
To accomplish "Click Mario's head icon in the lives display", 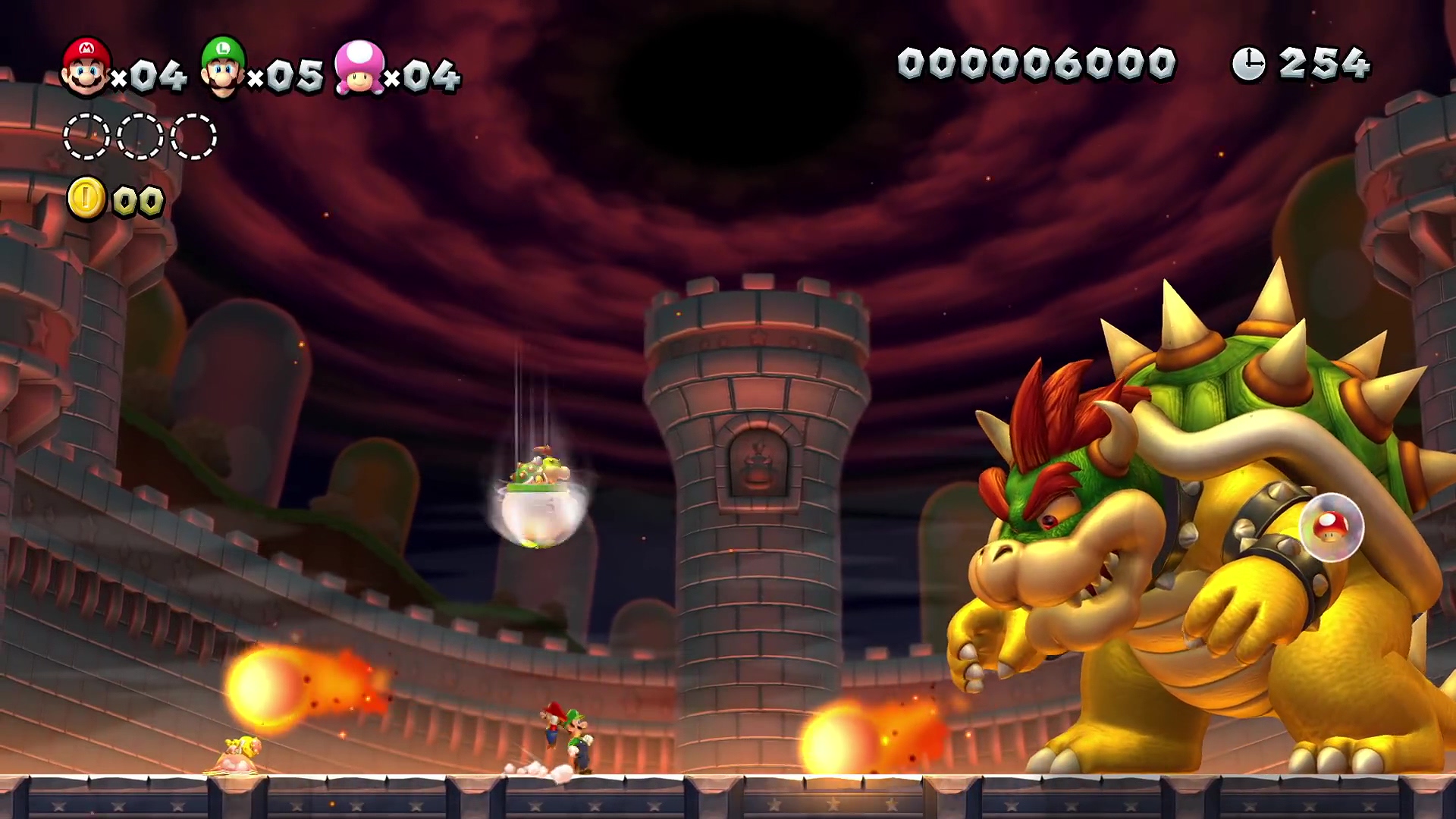I will pyautogui.click(x=86, y=67).
